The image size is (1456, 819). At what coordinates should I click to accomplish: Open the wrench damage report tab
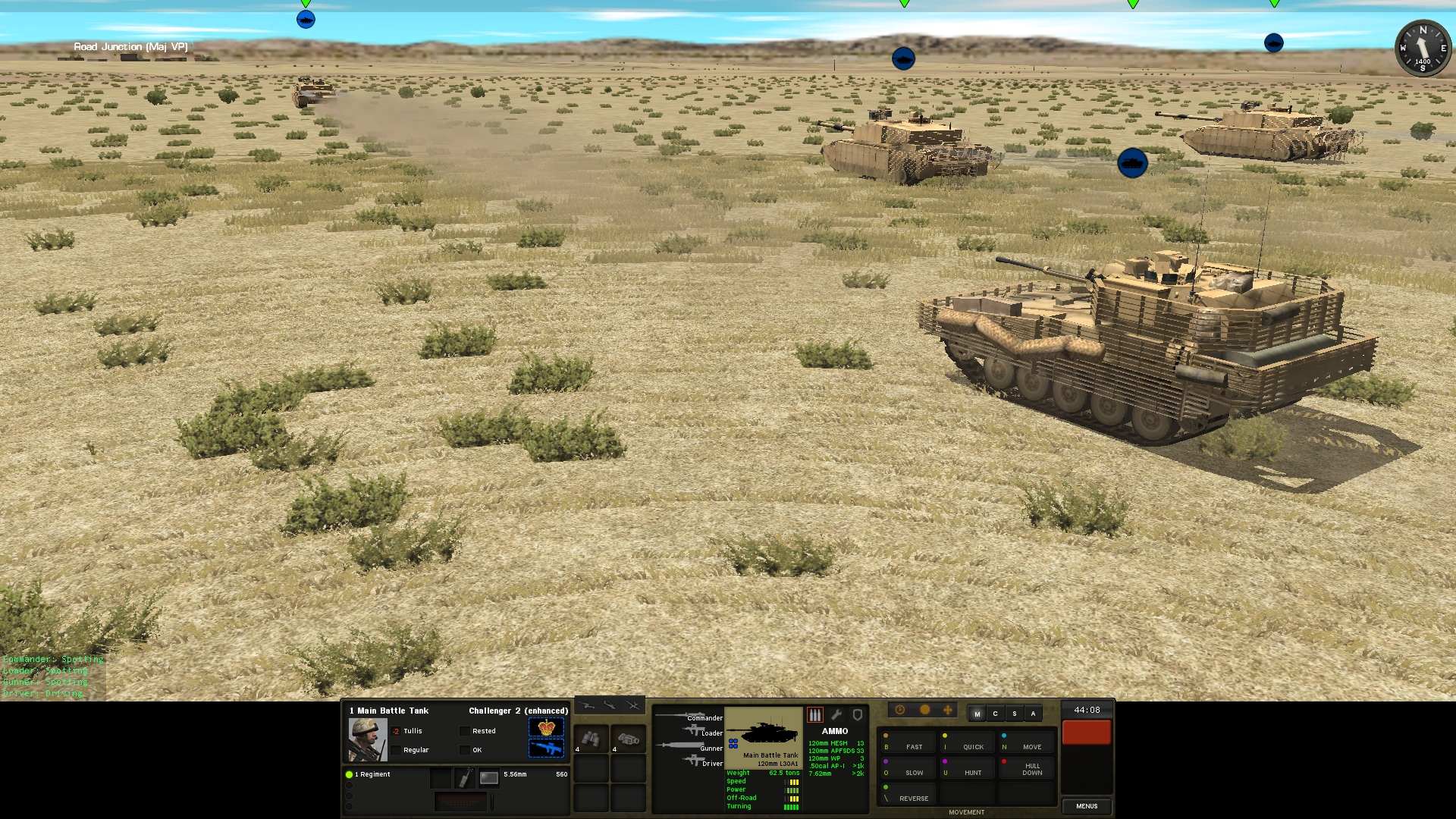tap(836, 715)
